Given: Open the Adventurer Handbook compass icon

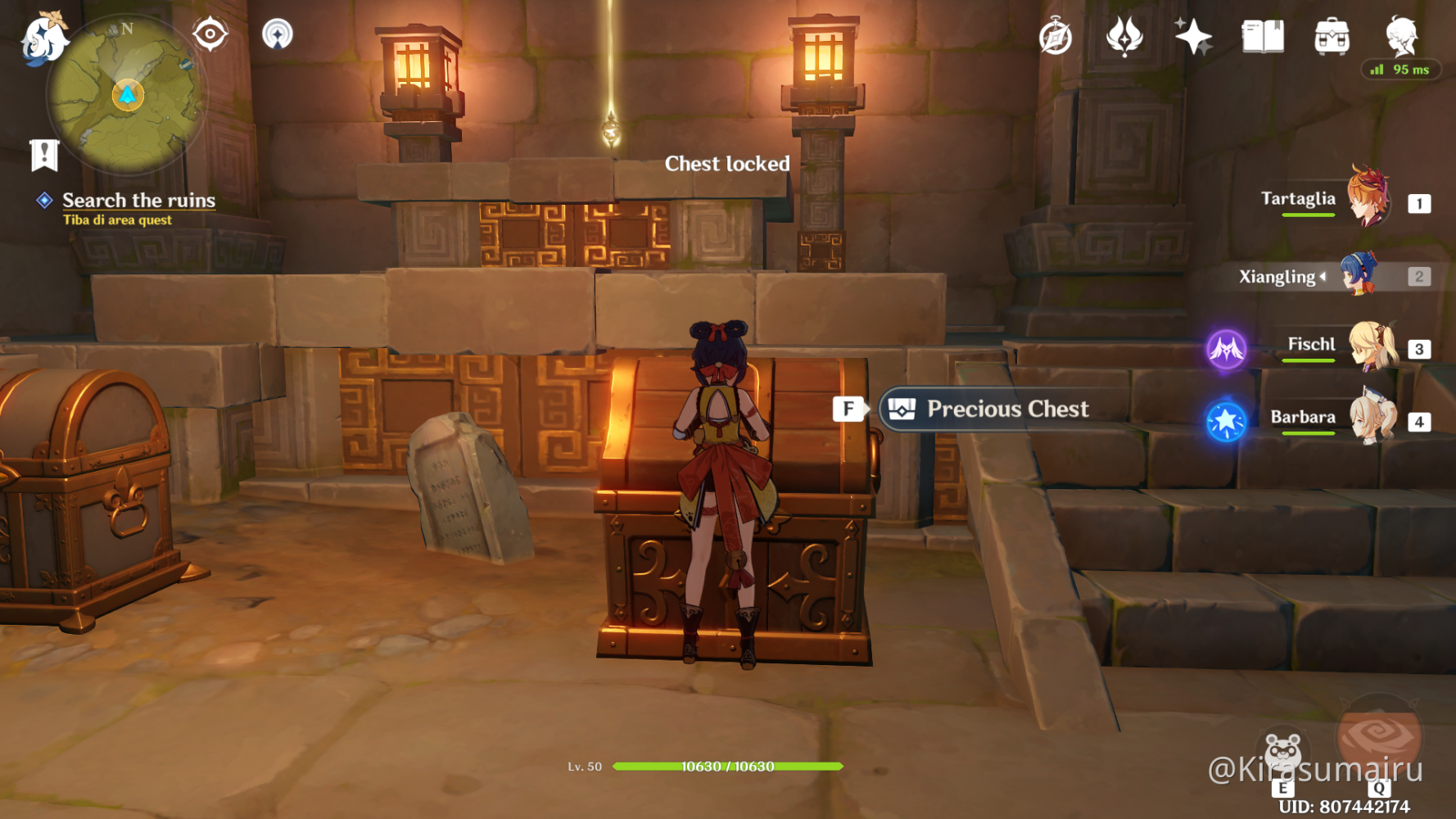Looking at the screenshot, I should [1056, 37].
